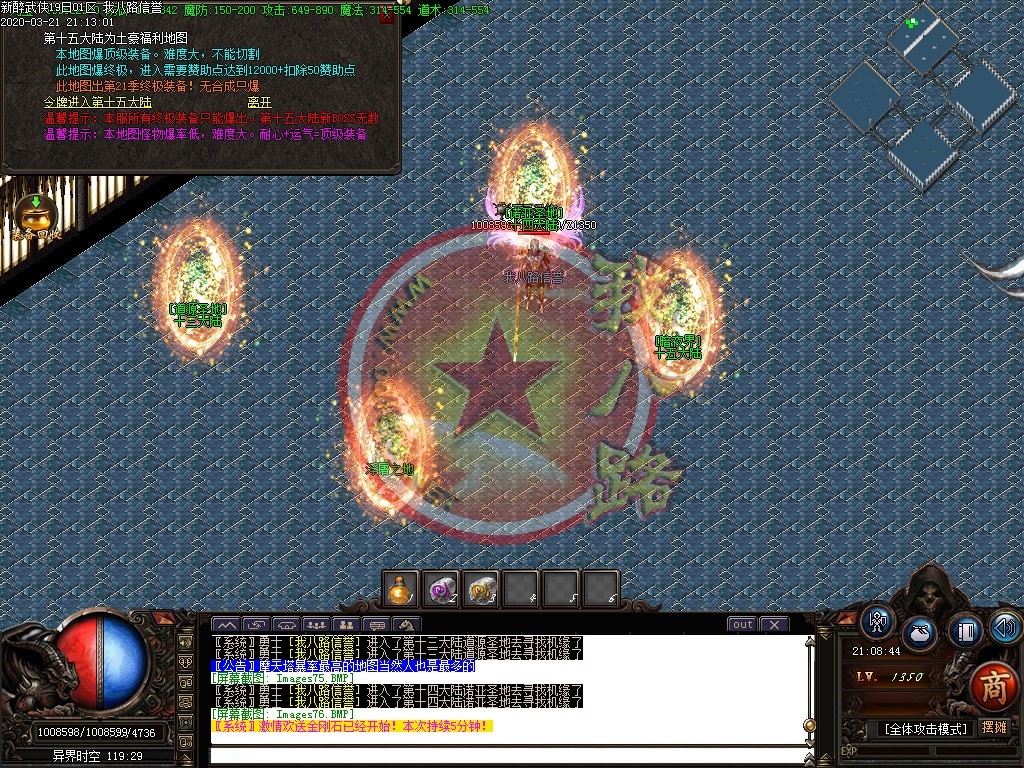The height and width of the screenshot is (768, 1024).
Task: Open the bag inventory icon
Action: click(x=919, y=633)
